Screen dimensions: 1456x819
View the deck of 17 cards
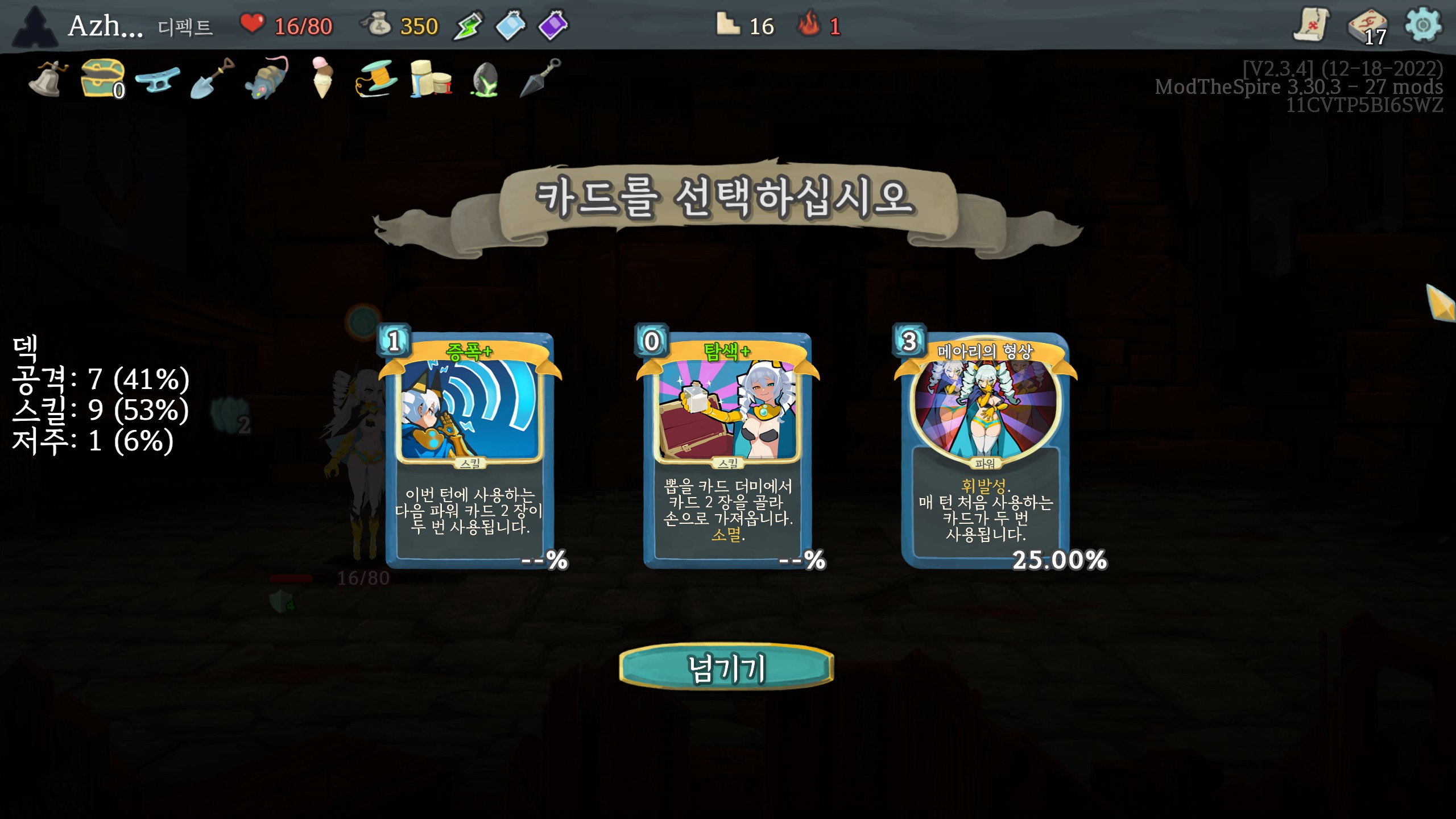coord(1368,27)
